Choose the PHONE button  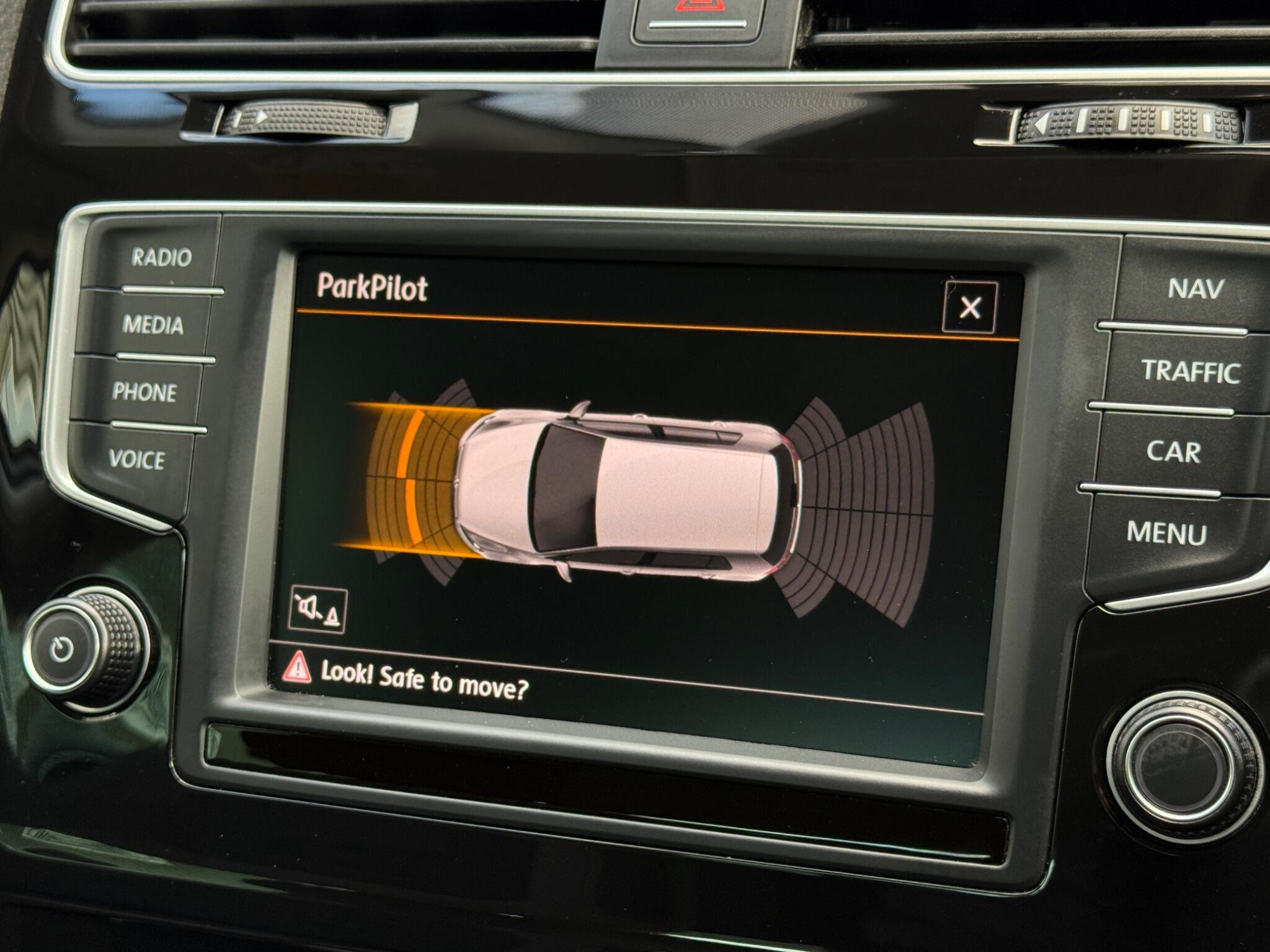point(144,392)
